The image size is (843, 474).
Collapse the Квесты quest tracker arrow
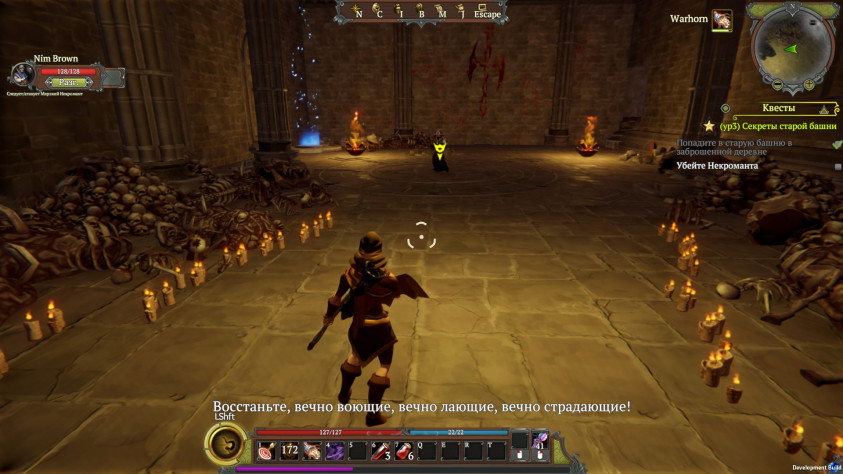(x=826, y=108)
